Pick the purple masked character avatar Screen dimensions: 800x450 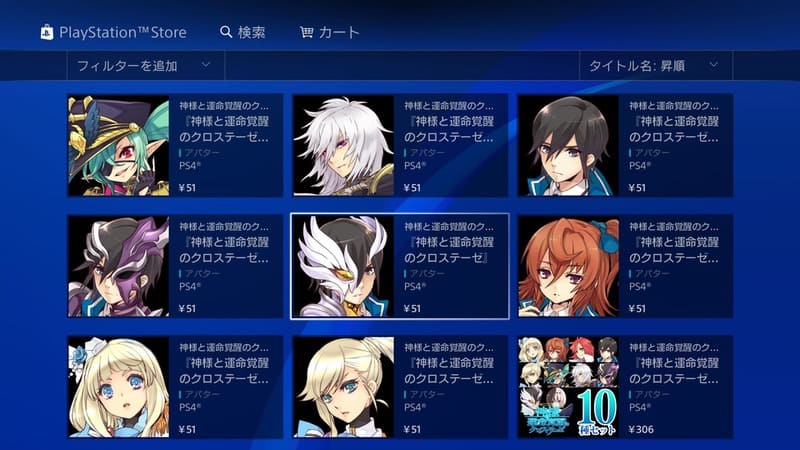pos(175,266)
